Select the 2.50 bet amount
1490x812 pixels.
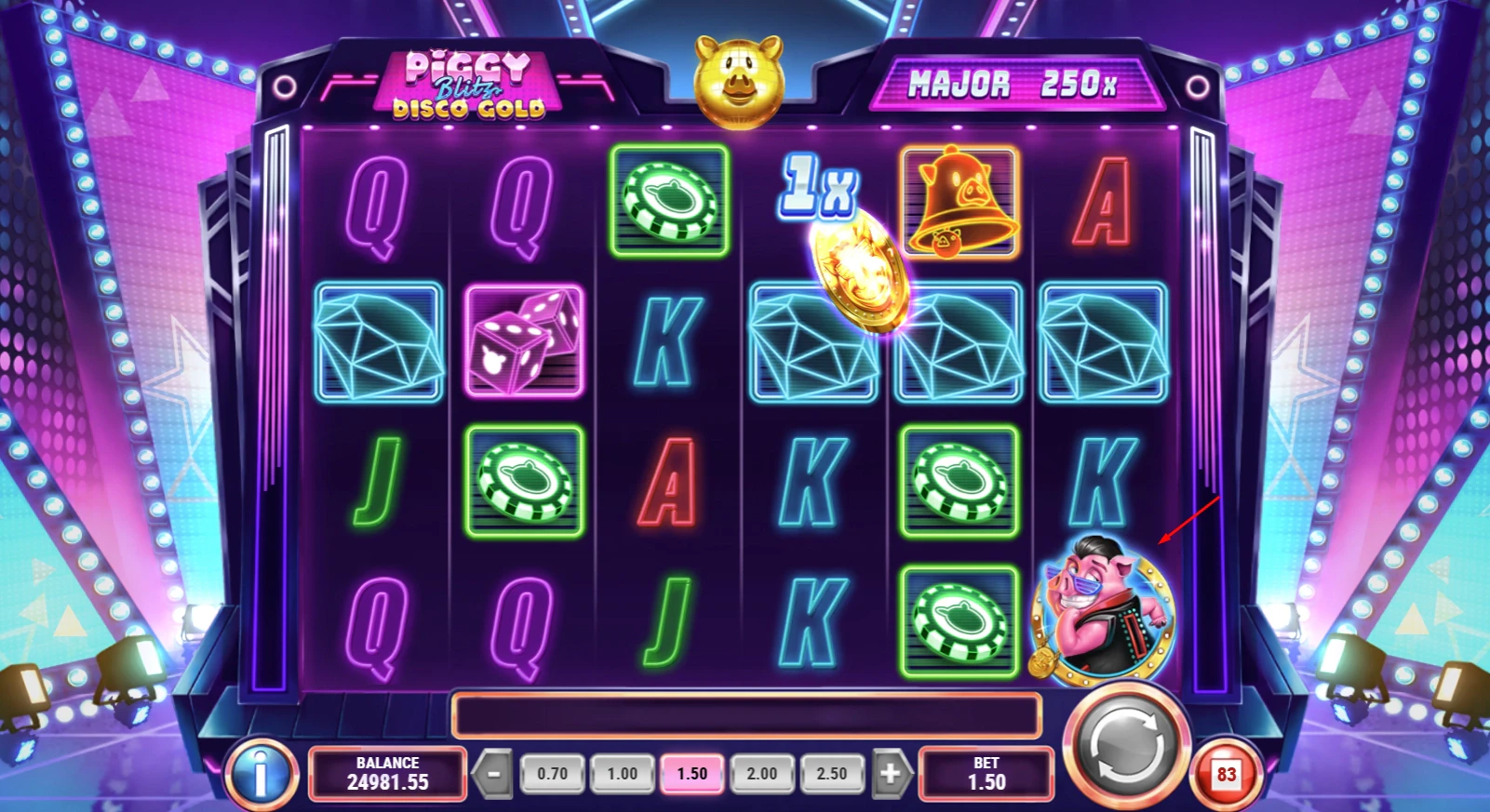[x=831, y=772]
